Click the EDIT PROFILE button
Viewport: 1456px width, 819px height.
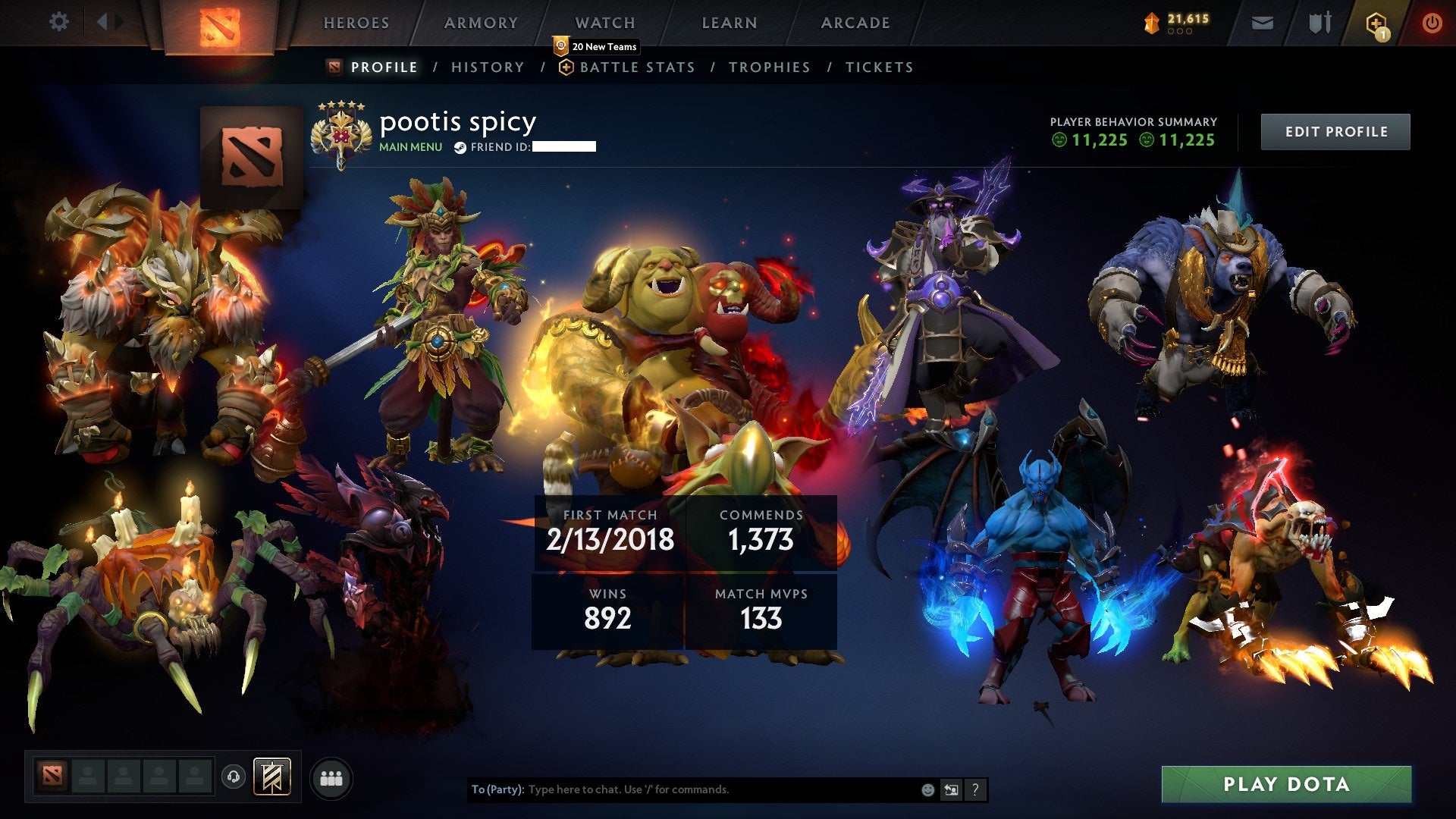(x=1335, y=130)
